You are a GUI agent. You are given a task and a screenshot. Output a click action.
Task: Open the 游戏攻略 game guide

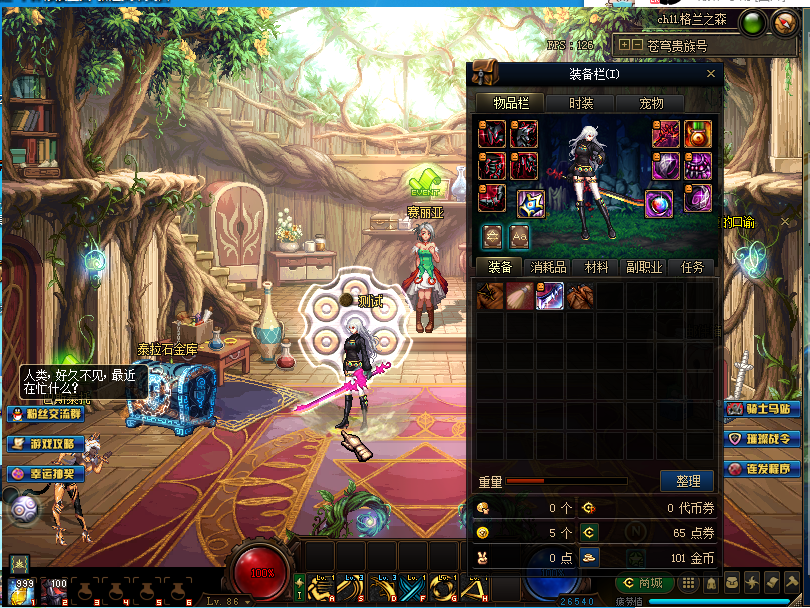click(47, 443)
